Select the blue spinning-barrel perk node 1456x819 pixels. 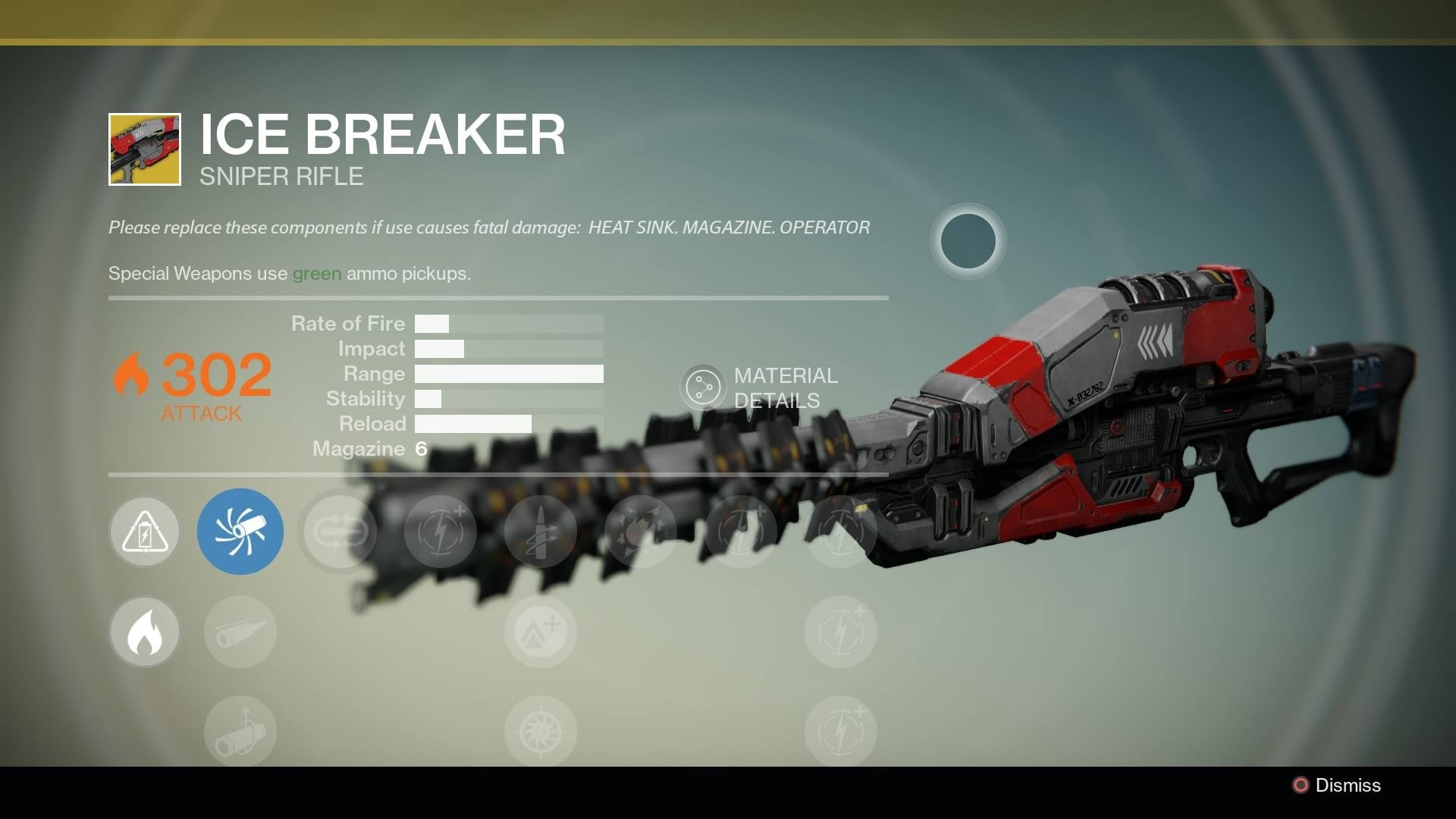[240, 531]
